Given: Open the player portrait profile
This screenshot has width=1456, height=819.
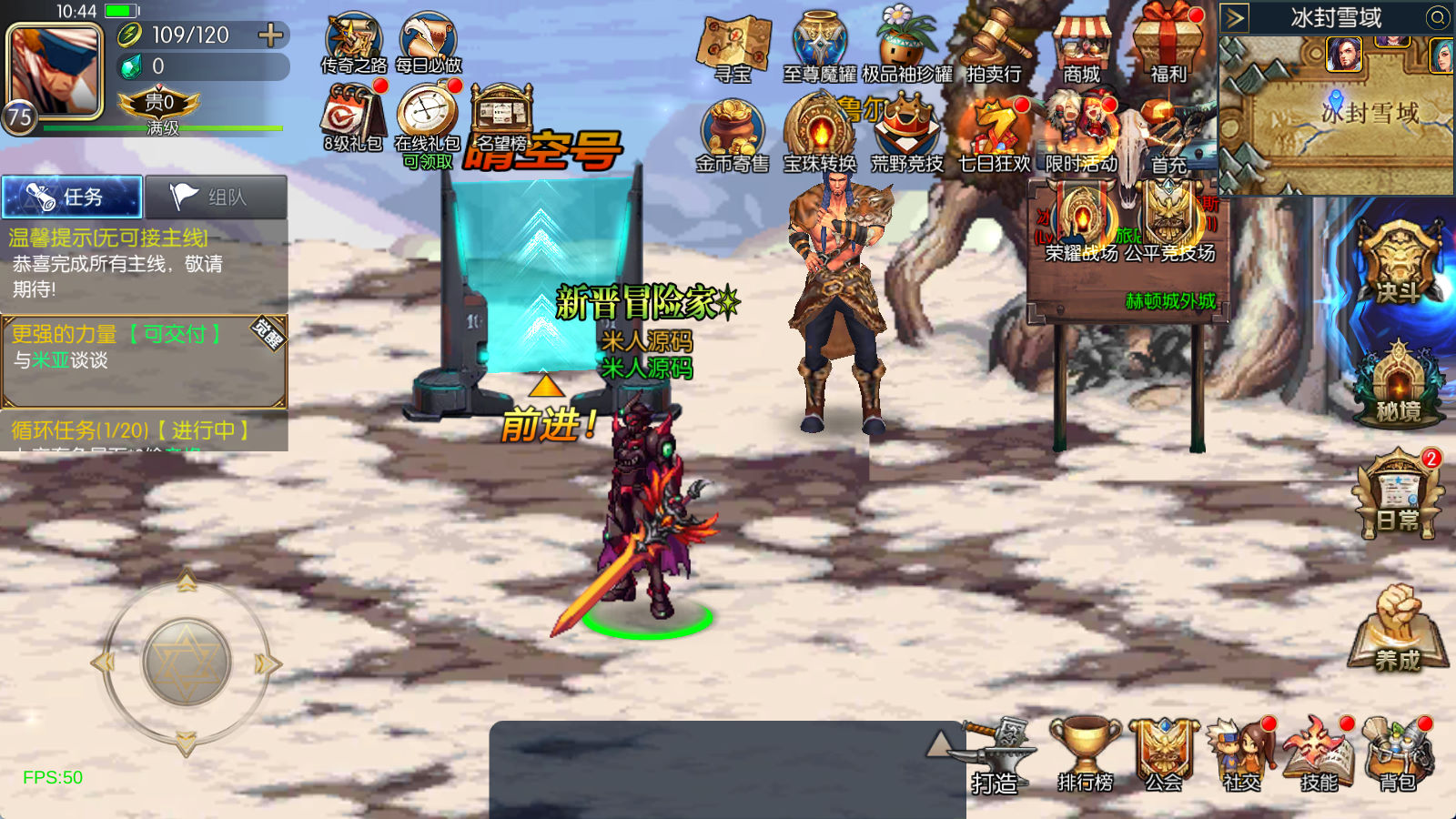Looking at the screenshot, I should tap(55, 71).
